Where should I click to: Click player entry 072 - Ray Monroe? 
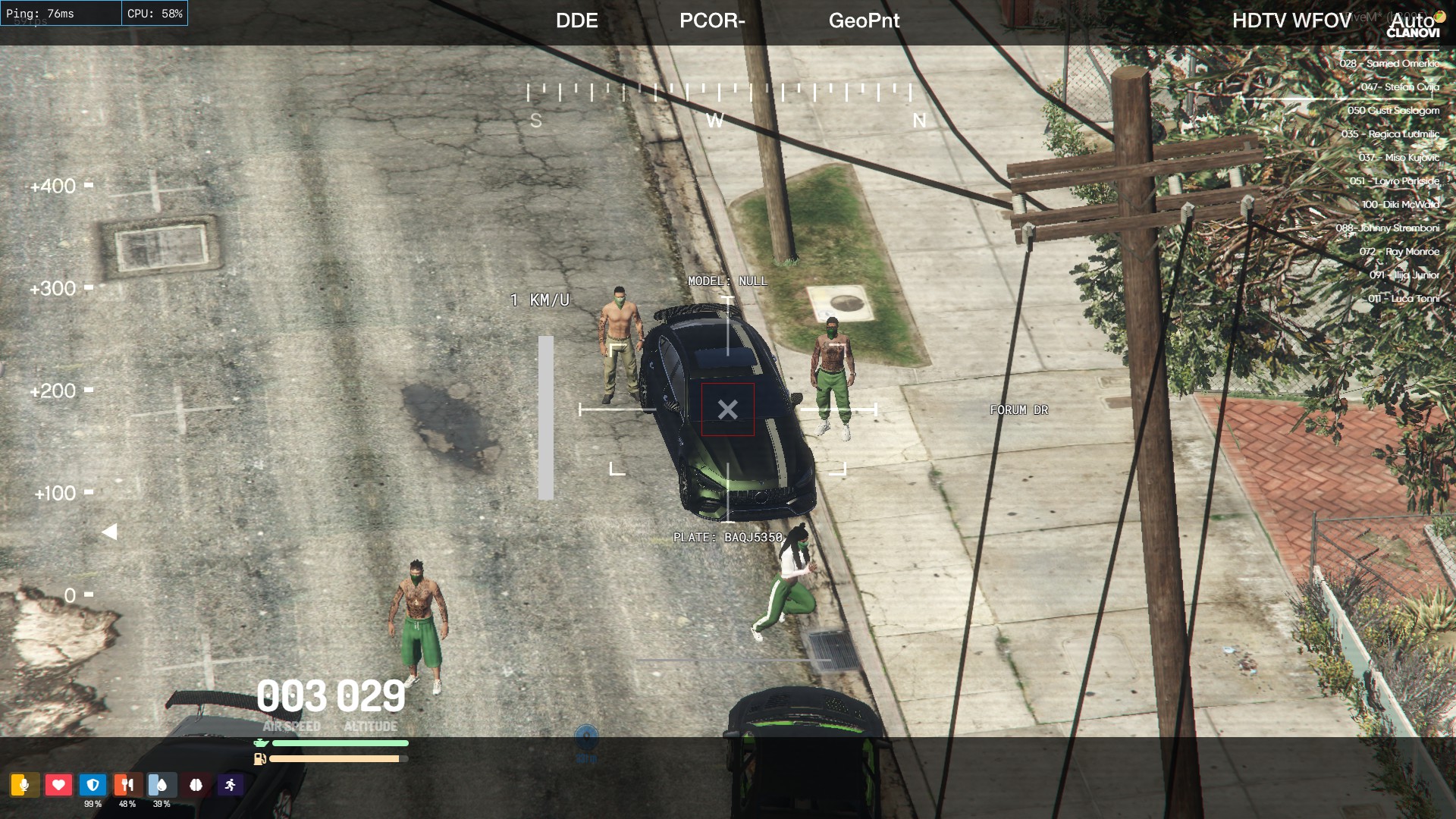pos(1401,251)
